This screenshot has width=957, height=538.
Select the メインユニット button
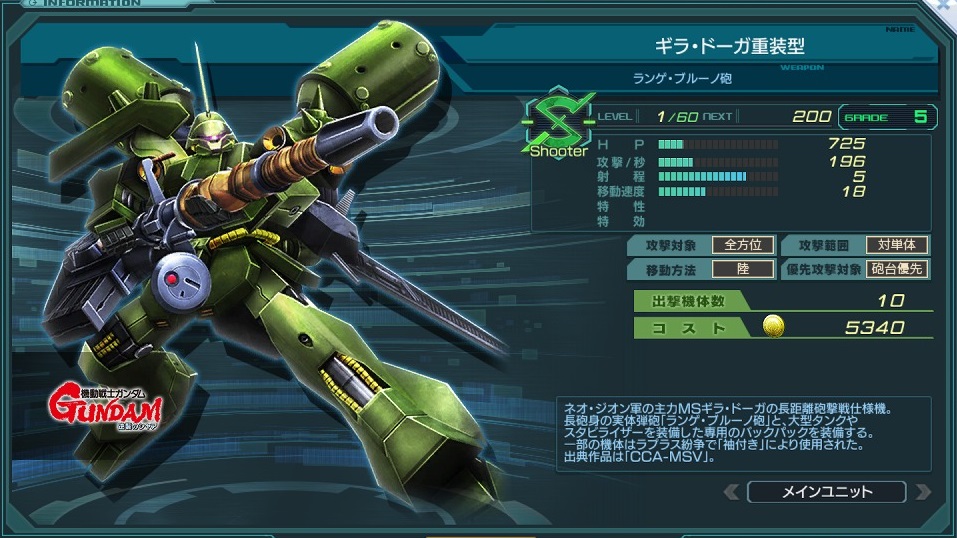[825, 492]
